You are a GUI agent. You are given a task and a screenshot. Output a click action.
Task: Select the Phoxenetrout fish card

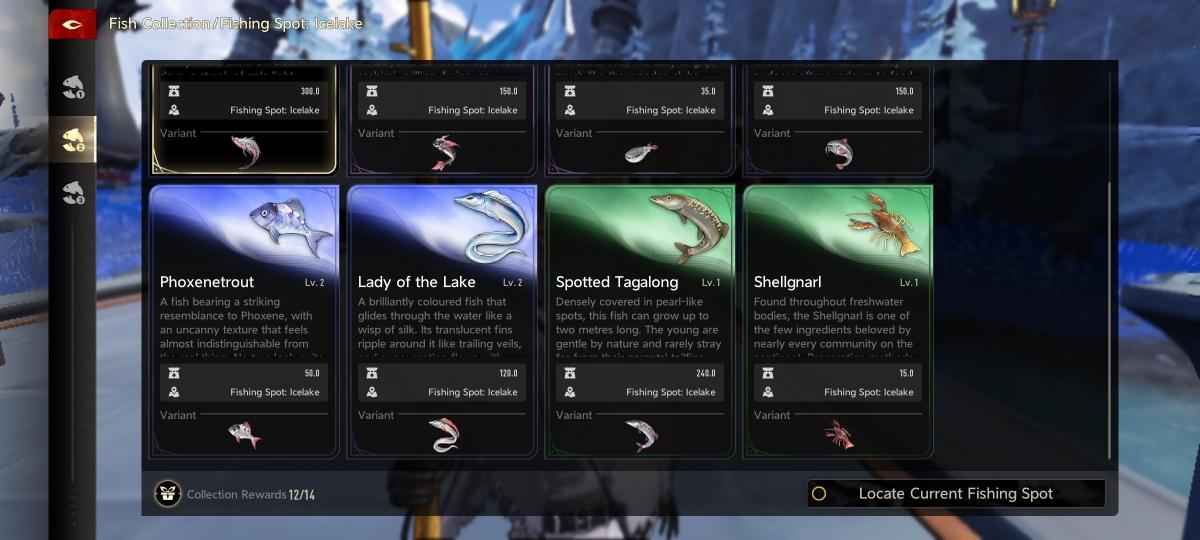(x=244, y=282)
